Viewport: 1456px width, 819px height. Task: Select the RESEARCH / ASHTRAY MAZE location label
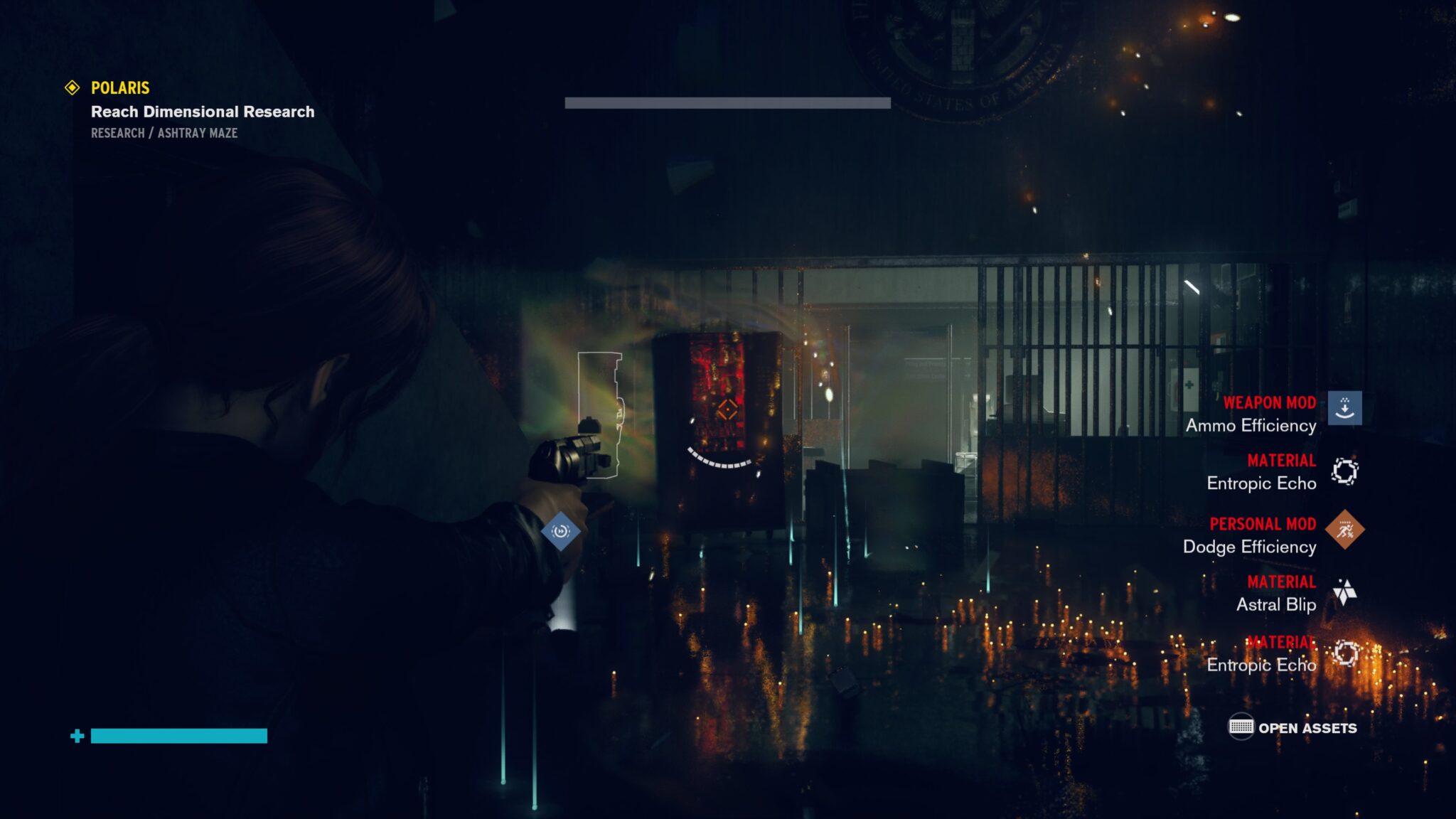[164, 132]
